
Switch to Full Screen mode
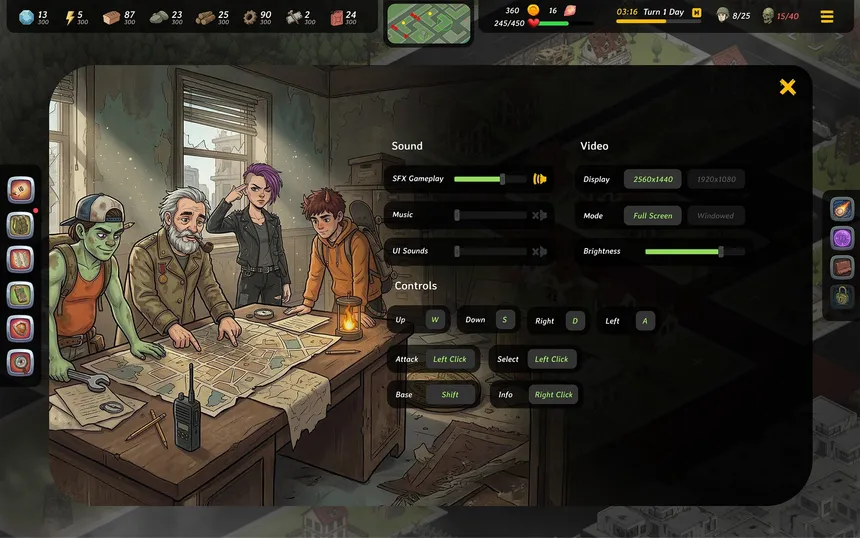click(x=653, y=216)
